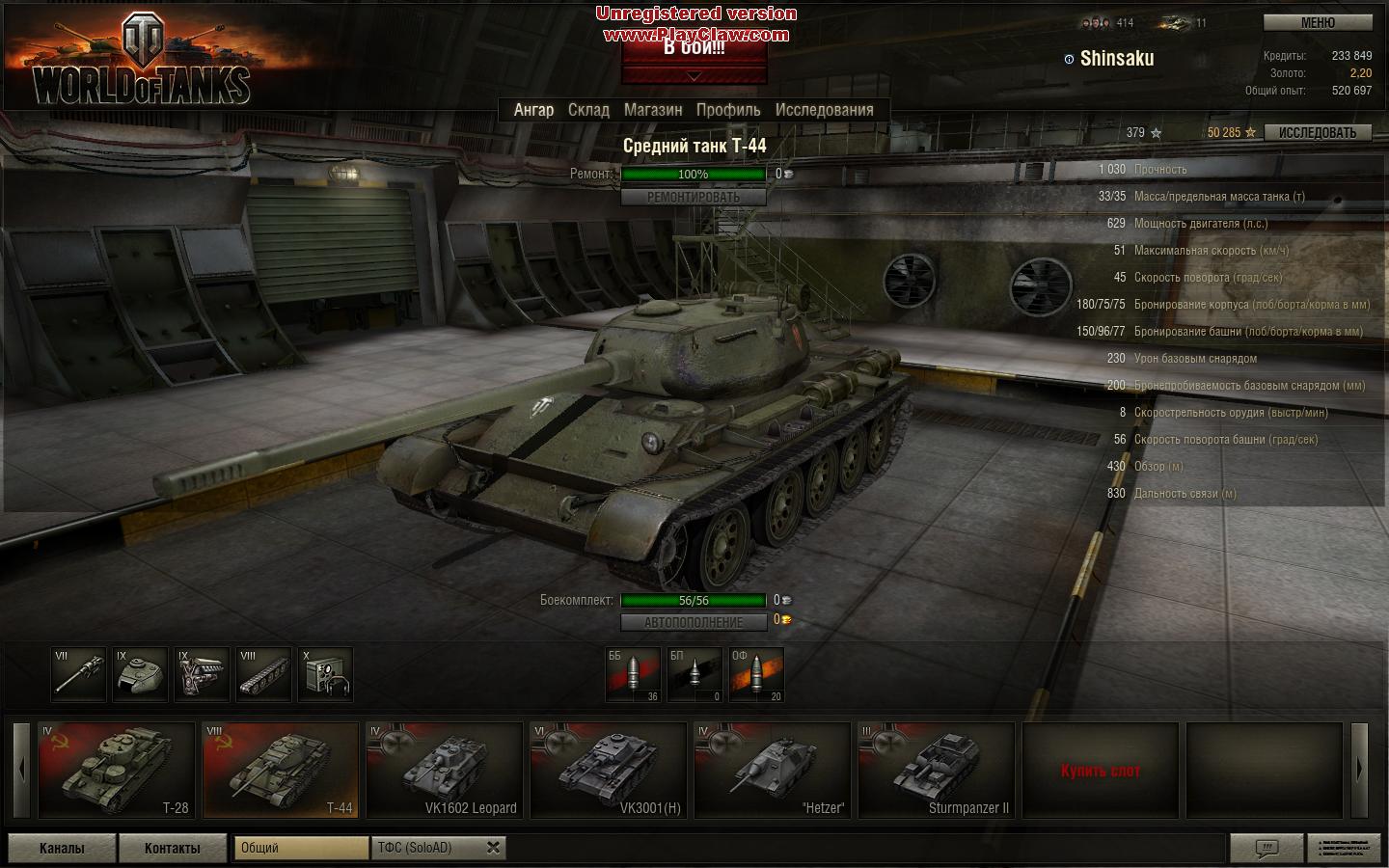Pick the VK1602 Leopard tank
Image resolution: width=1389 pixels, height=868 pixels.
click(x=445, y=771)
